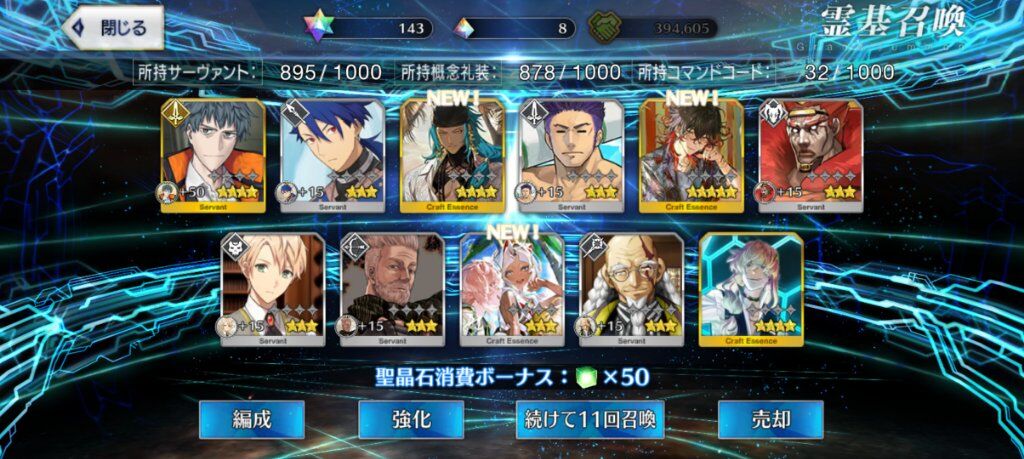View the five-star NEW craft essence card
Screen dimensions: 1024x459
[691, 155]
